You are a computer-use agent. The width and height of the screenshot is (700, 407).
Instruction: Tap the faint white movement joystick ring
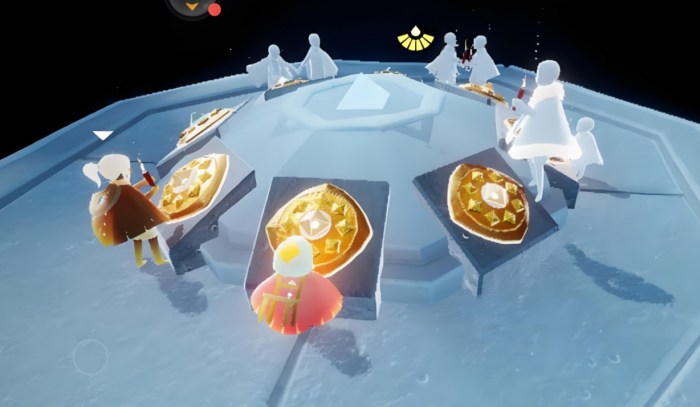[x=90, y=356]
